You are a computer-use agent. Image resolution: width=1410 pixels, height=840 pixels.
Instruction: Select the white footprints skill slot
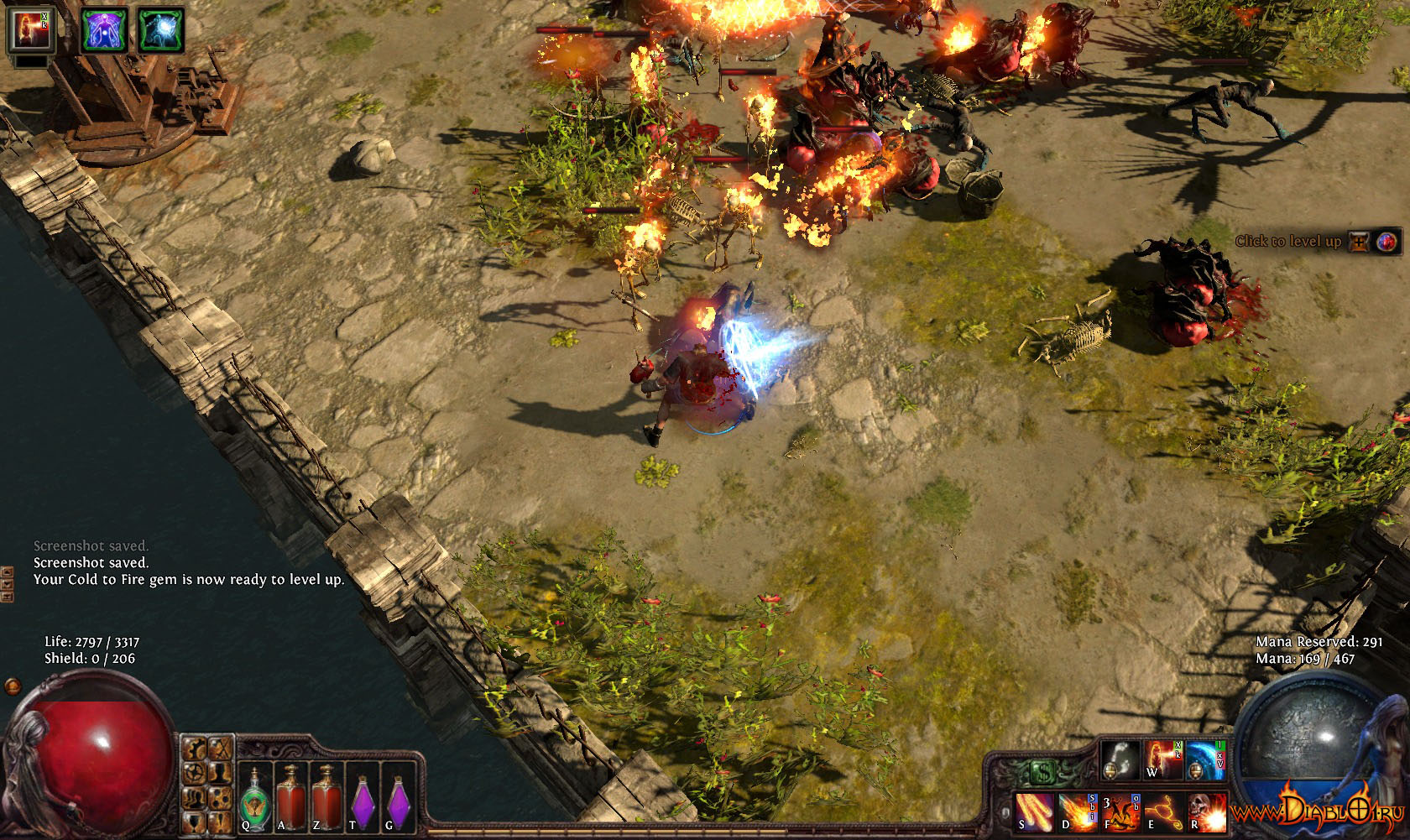(x=1120, y=759)
